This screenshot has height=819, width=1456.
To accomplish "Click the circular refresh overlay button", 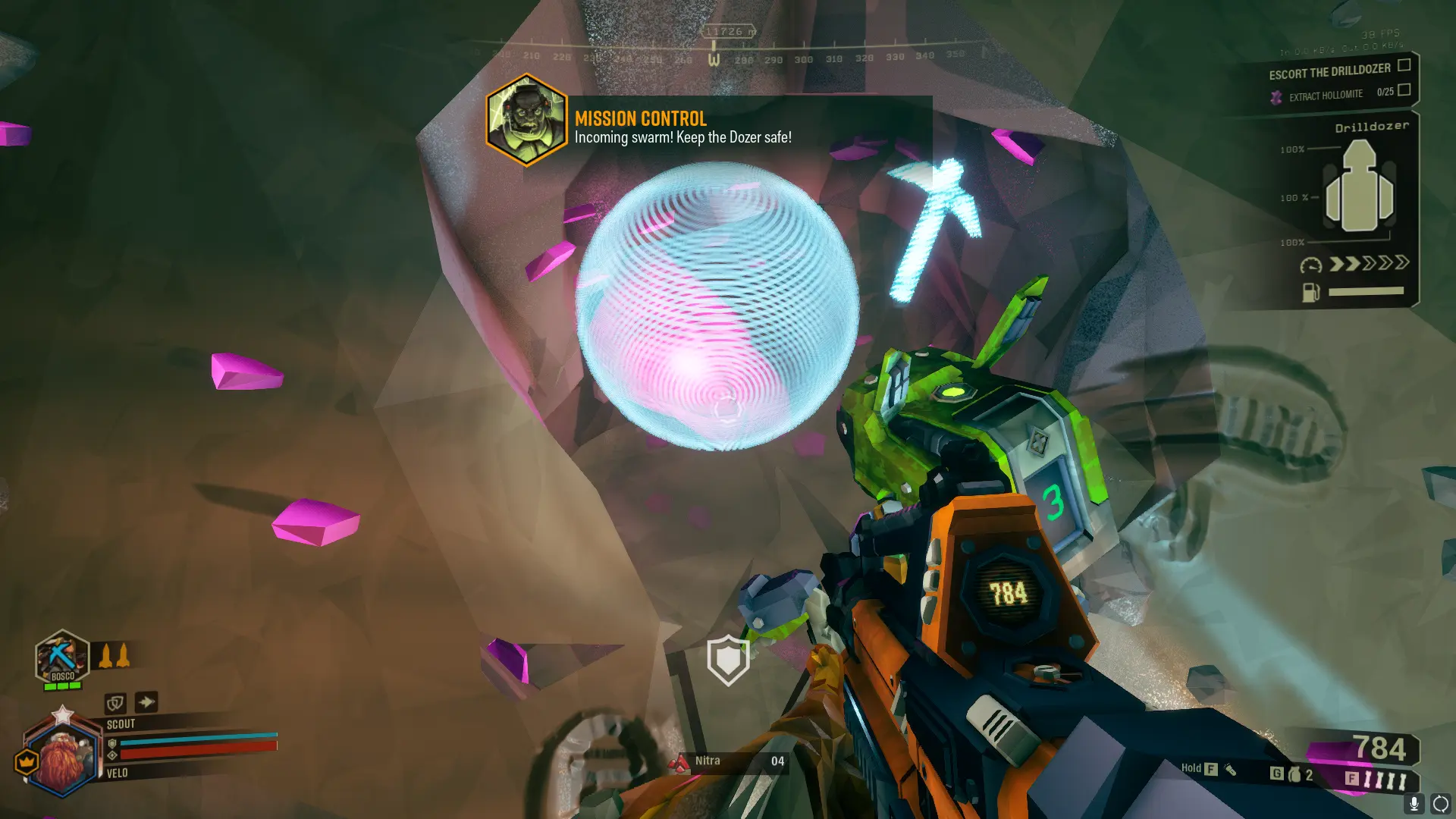I will pyautogui.click(x=1439, y=803).
